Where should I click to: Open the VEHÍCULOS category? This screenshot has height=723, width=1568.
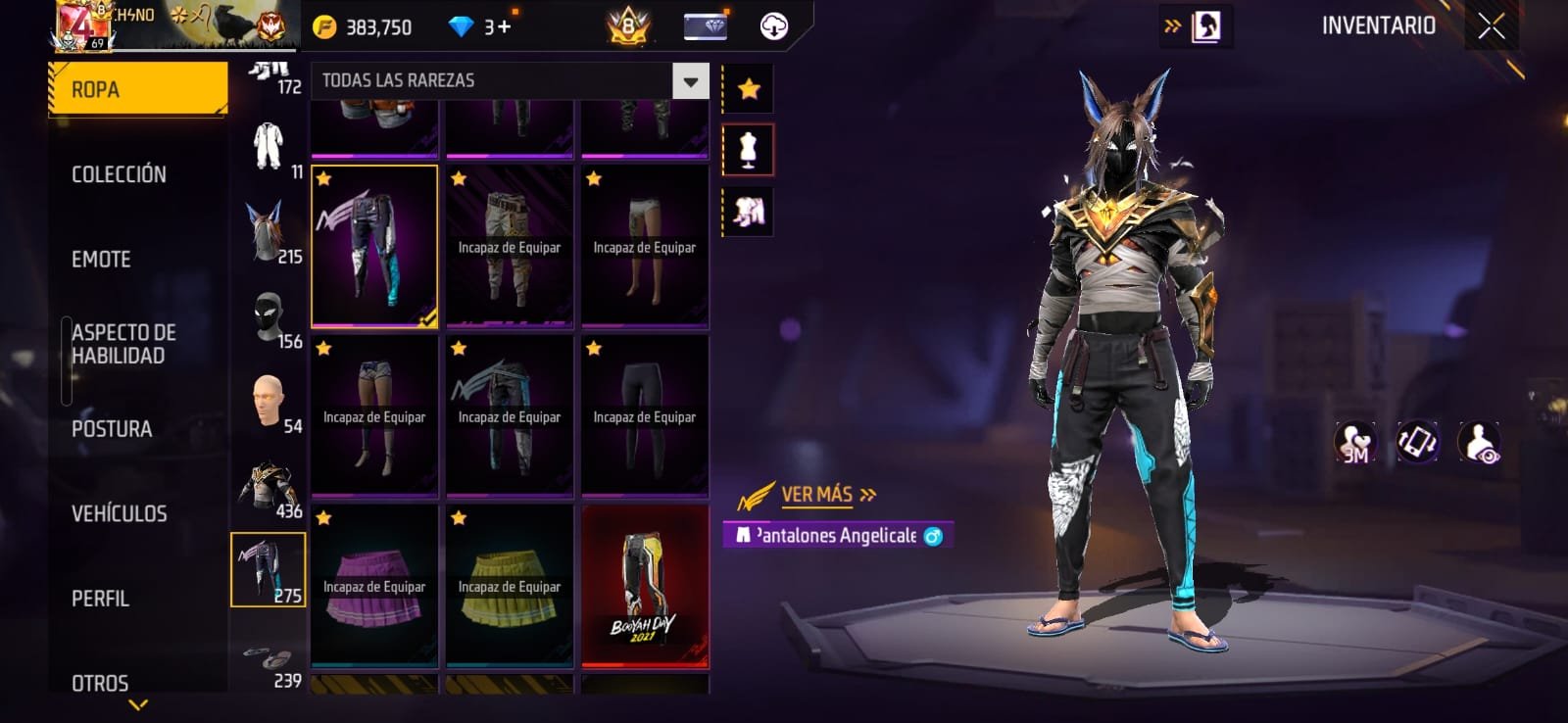(x=119, y=513)
